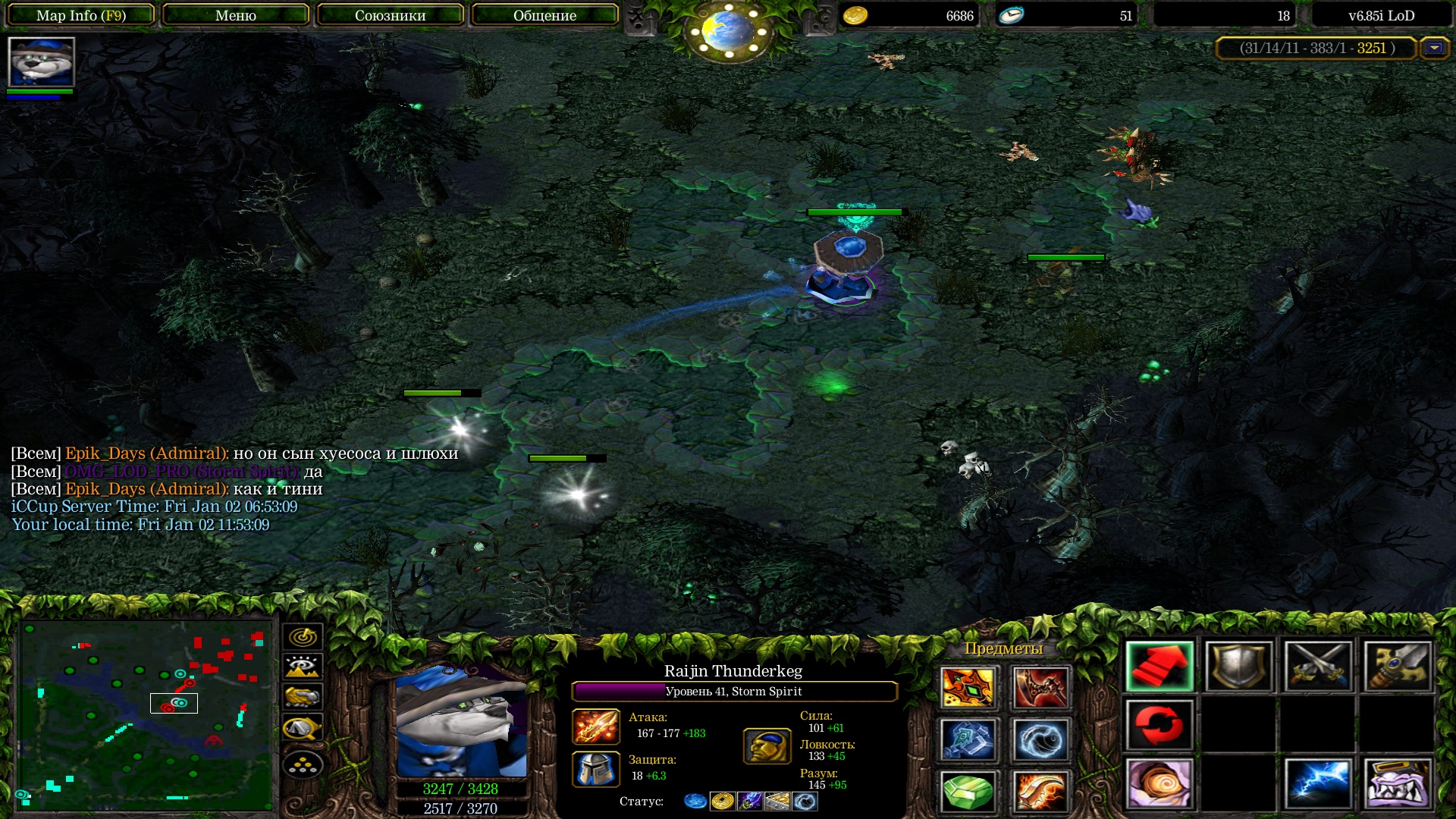Toggle minimap terrain display eye button
Image resolution: width=1456 pixels, height=819 pixels.
coord(303,667)
